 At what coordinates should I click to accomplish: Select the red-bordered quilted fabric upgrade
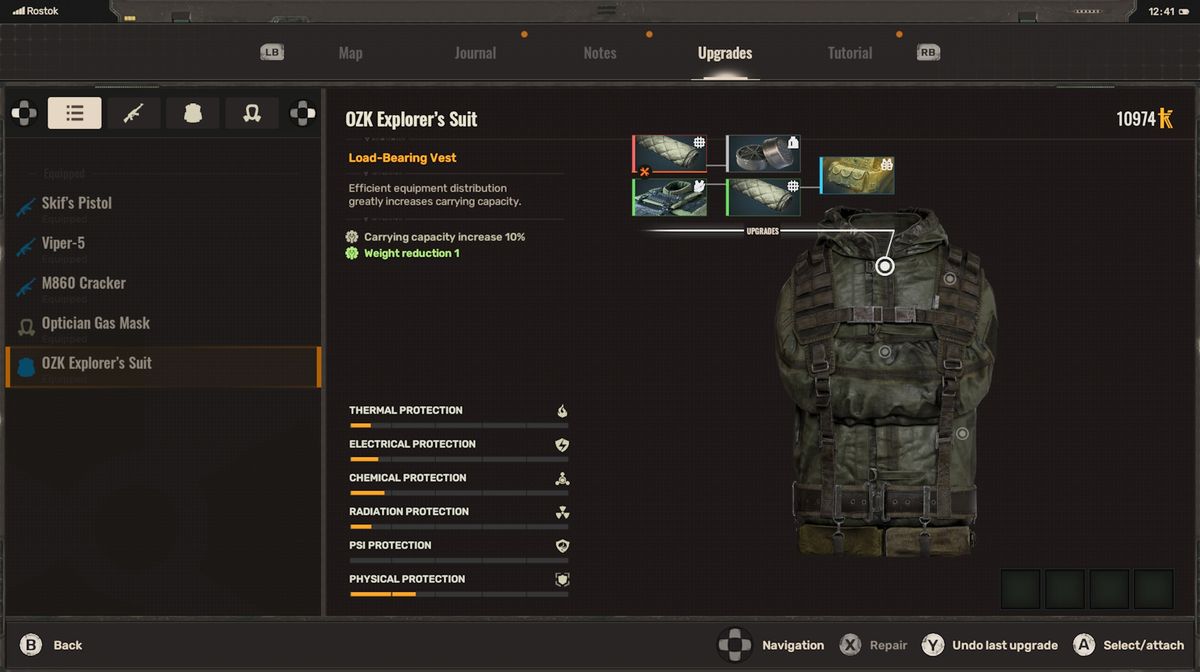[x=670, y=154]
